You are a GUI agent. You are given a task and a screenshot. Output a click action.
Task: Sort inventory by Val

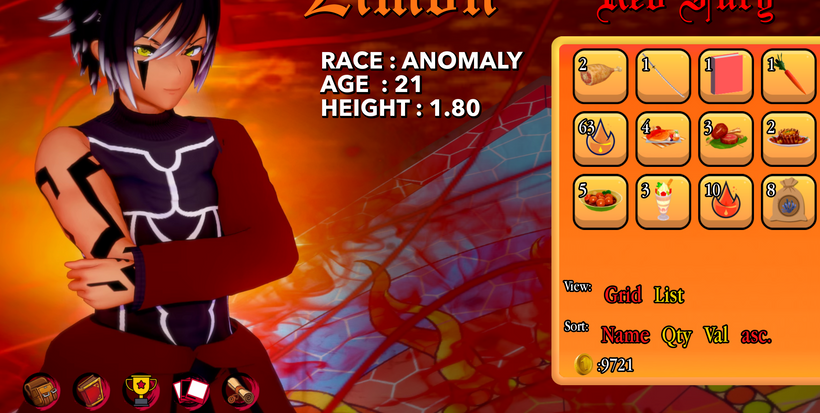[716, 335]
